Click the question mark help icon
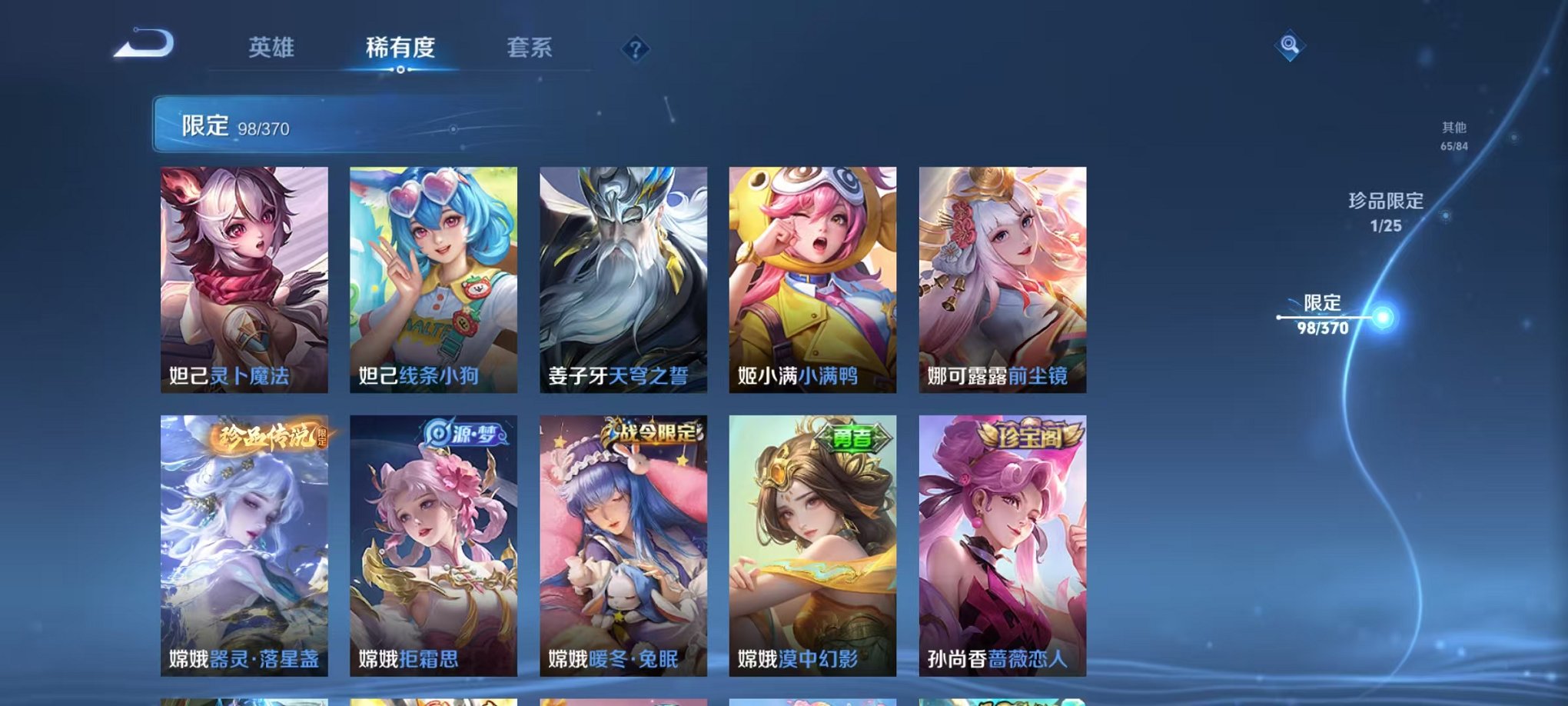The height and width of the screenshot is (706, 1568). [x=634, y=50]
